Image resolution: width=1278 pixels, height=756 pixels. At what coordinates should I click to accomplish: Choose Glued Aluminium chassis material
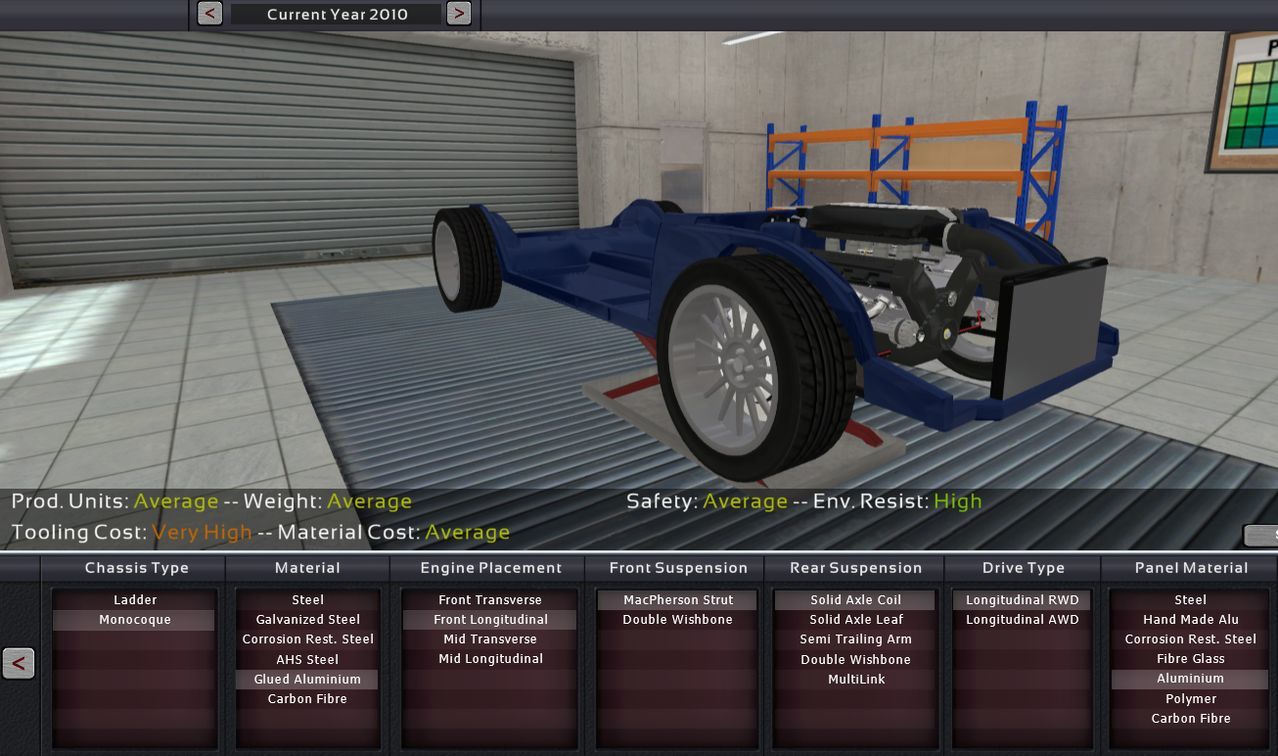click(x=308, y=679)
